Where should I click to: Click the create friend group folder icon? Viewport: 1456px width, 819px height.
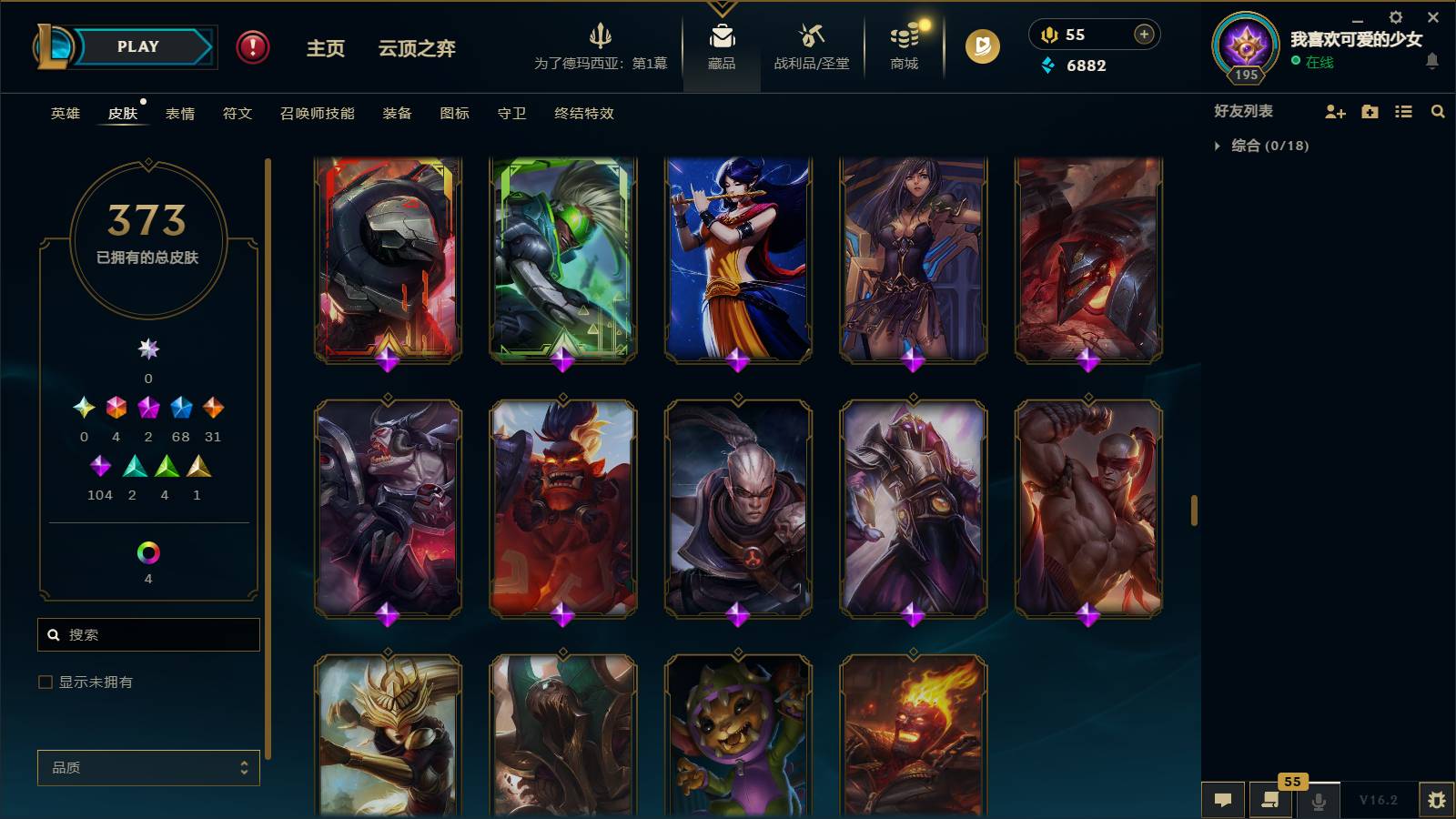[1370, 111]
